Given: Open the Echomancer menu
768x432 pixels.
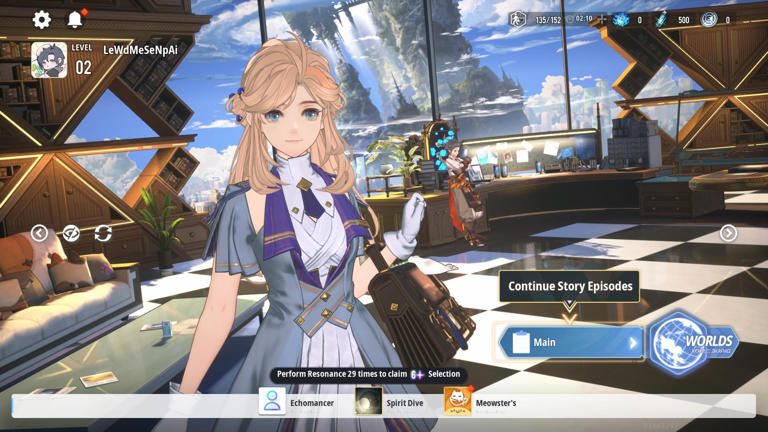Looking at the screenshot, I should [297, 402].
